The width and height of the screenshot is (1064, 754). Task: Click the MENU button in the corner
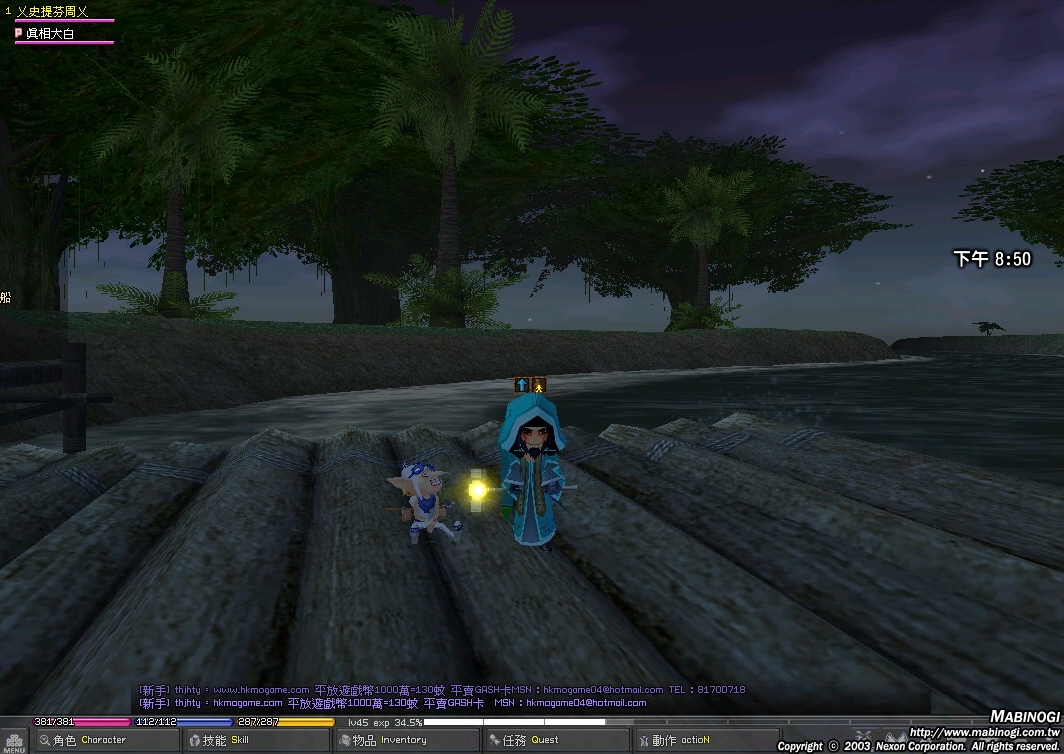click(x=13, y=743)
